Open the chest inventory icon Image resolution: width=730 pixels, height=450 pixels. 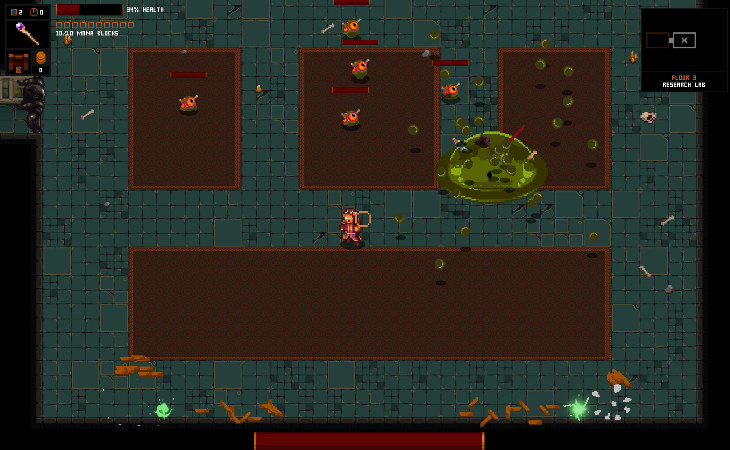coord(17,62)
